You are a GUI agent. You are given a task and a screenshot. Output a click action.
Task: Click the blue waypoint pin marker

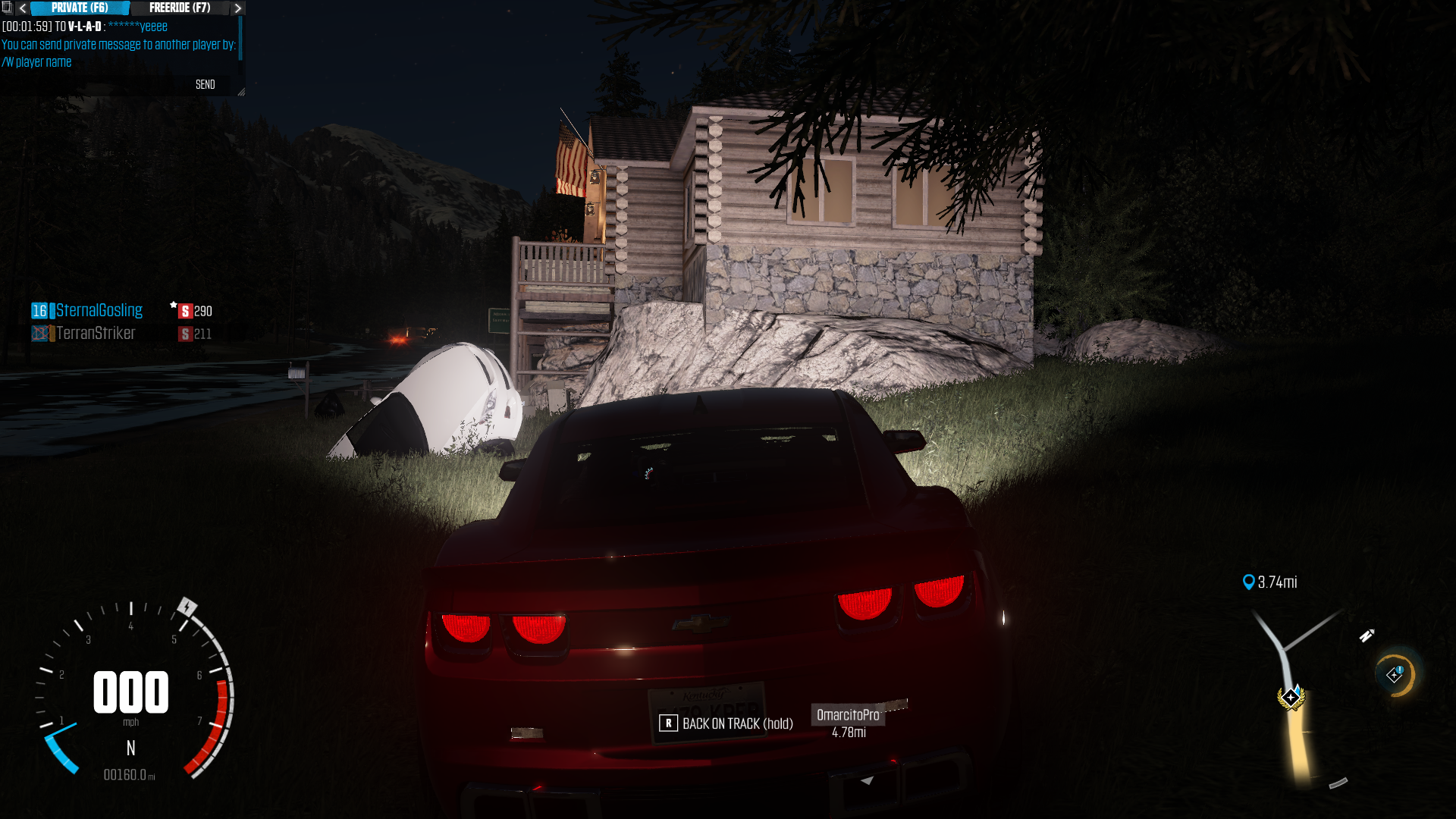(x=1248, y=582)
